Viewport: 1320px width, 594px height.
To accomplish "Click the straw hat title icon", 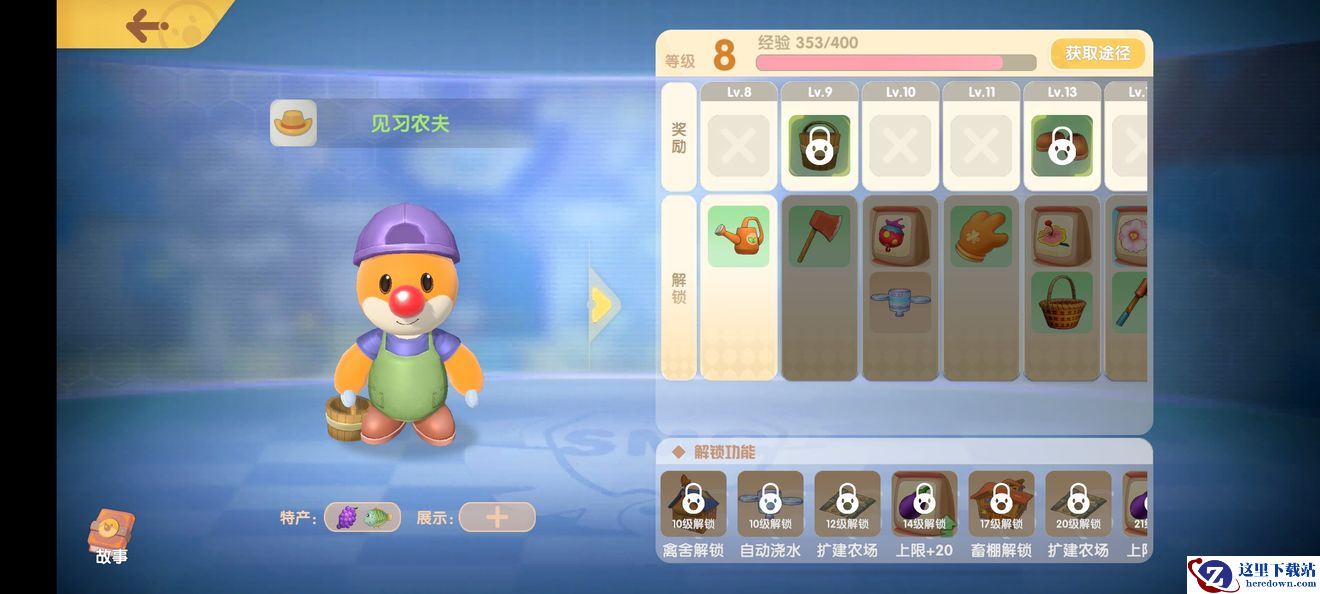I will pos(293,123).
